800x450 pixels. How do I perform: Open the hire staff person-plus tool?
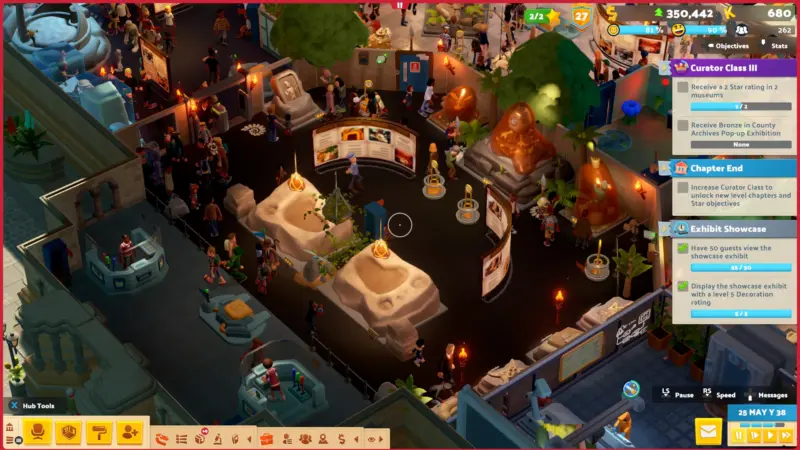[129, 432]
